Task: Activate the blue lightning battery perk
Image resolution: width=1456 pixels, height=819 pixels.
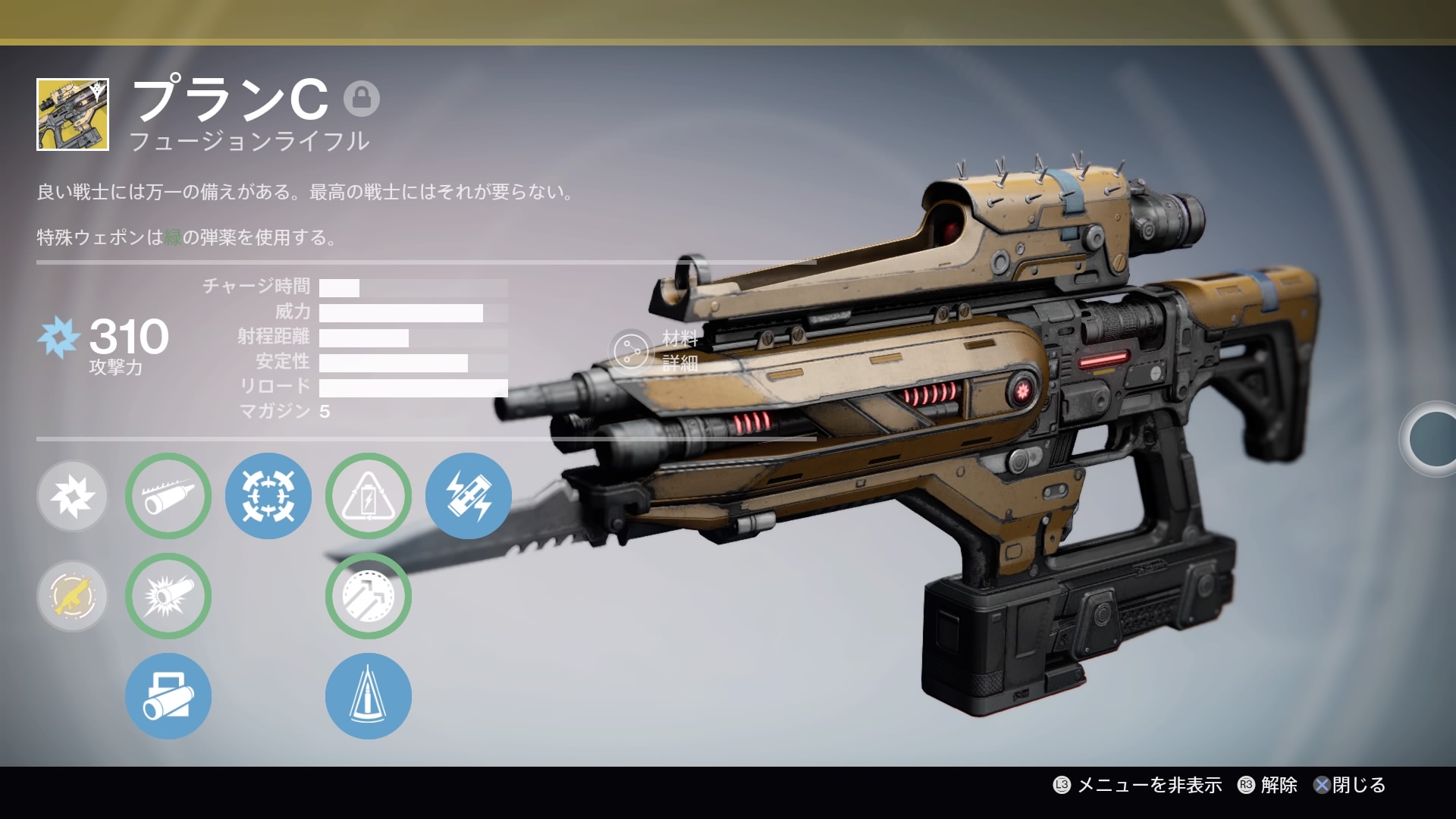Action: point(469,496)
